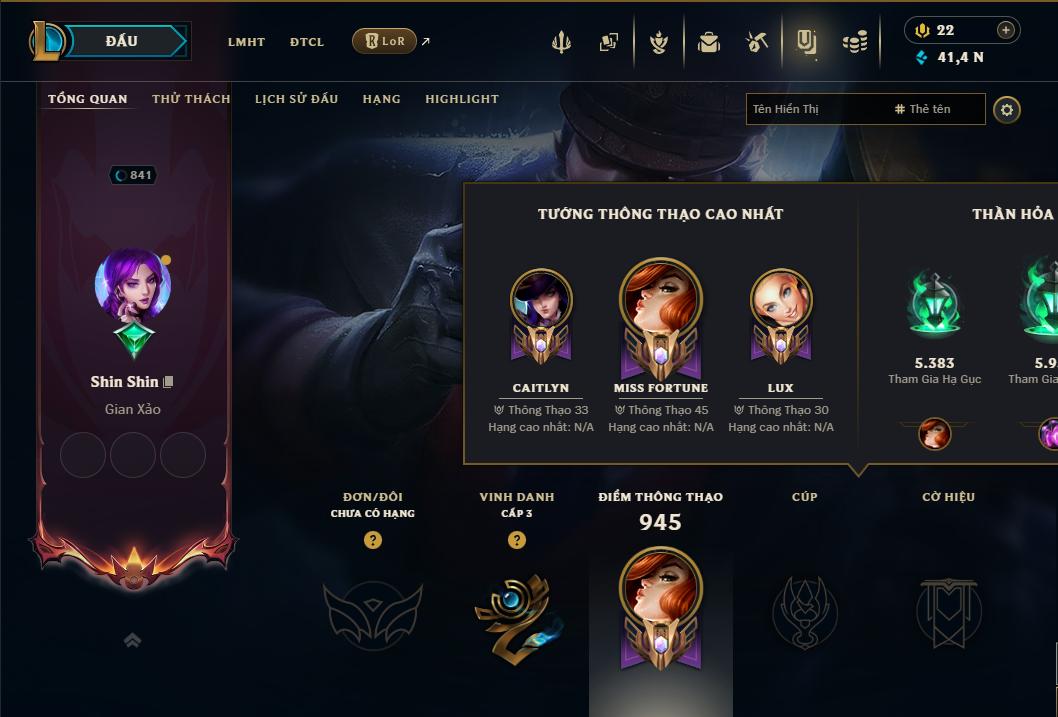Open the gear settings button beside search
Viewport: 1058px width, 717px height.
(1007, 109)
